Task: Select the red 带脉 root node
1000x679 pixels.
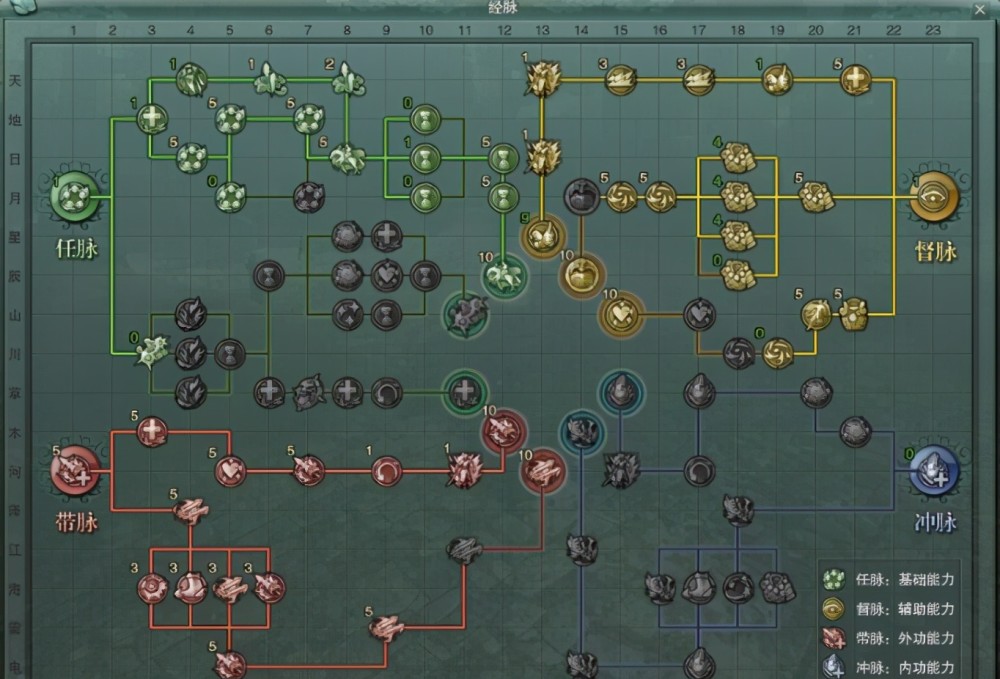Action: 76,471
